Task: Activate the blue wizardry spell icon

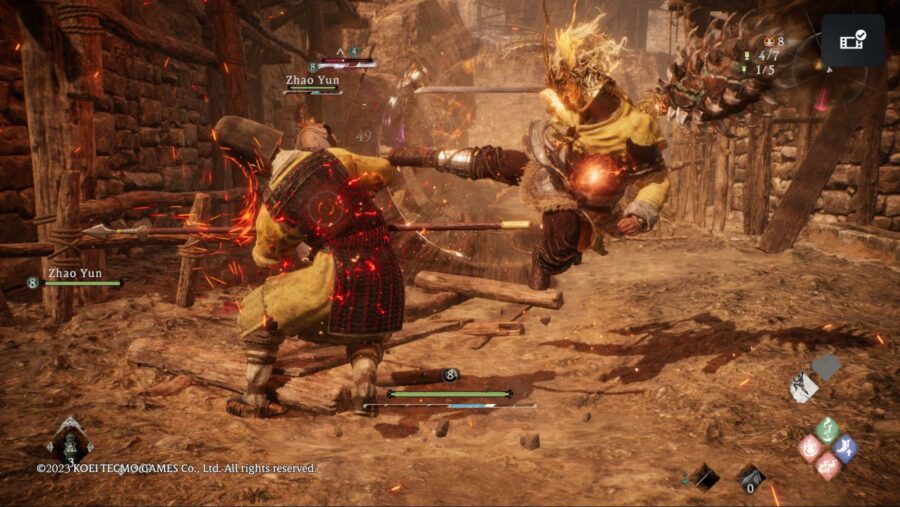Action: (x=844, y=448)
